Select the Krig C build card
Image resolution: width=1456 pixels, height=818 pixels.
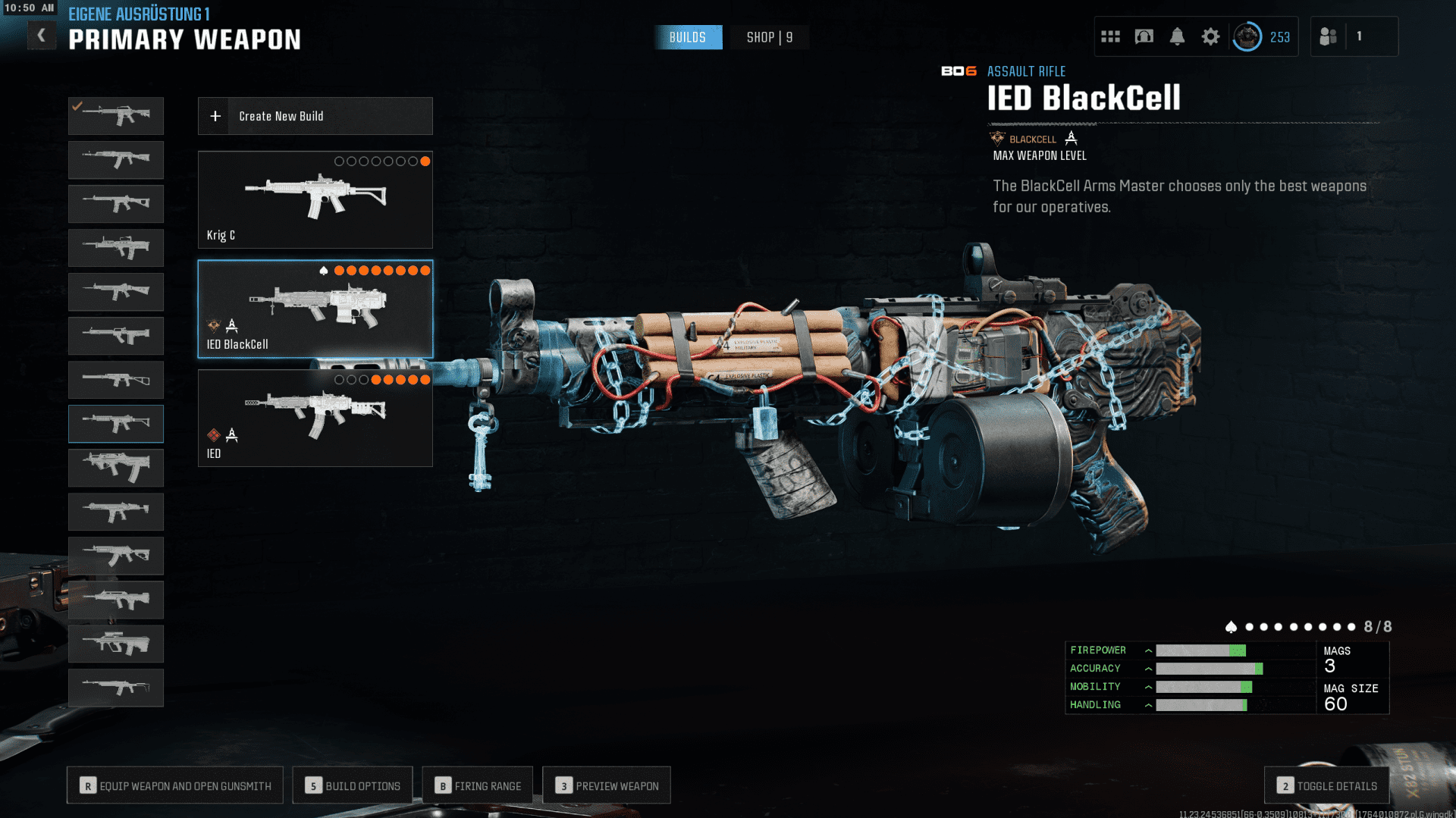pos(315,199)
